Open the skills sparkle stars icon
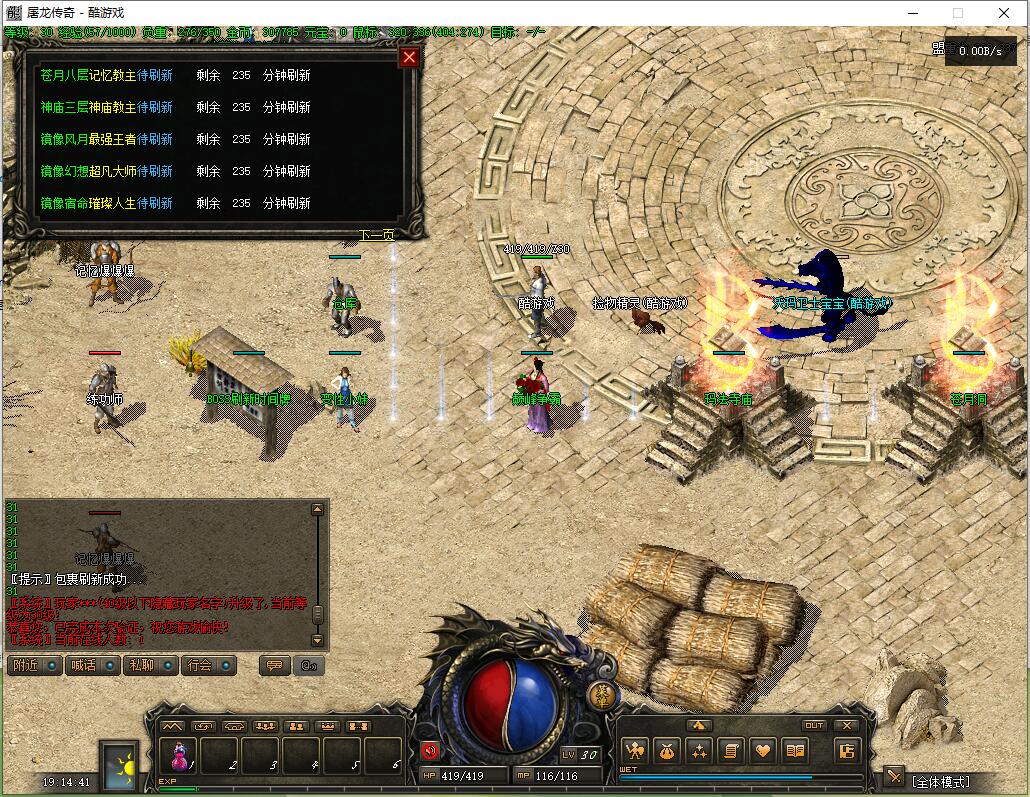Image resolution: width=1030 pixels, height=797 pixels. click(x=698, y=750)
